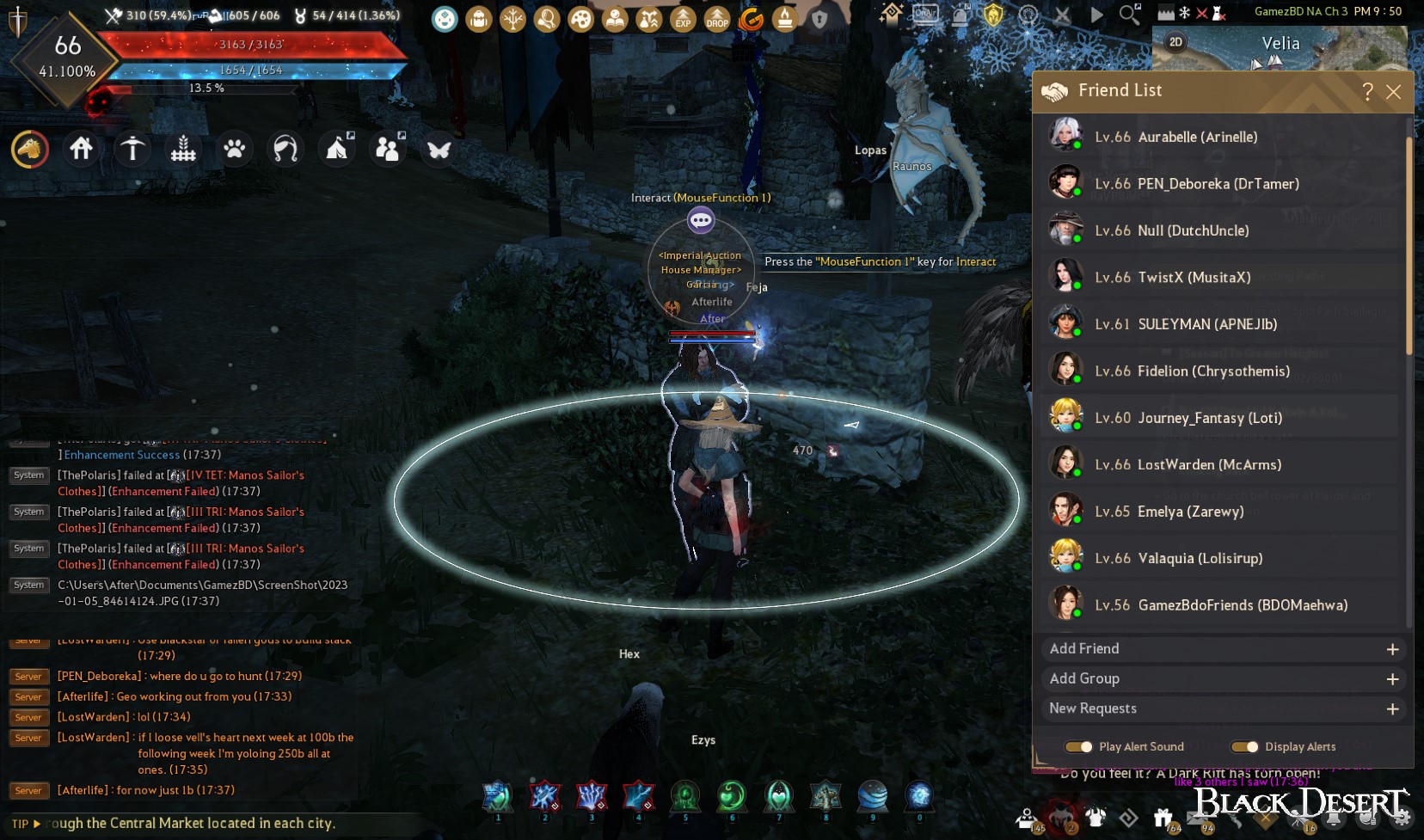Image resolution: width=1424 pixels, height=840 pixels.
Task: Open the magnifier search icon
Action: point(1129,15)
